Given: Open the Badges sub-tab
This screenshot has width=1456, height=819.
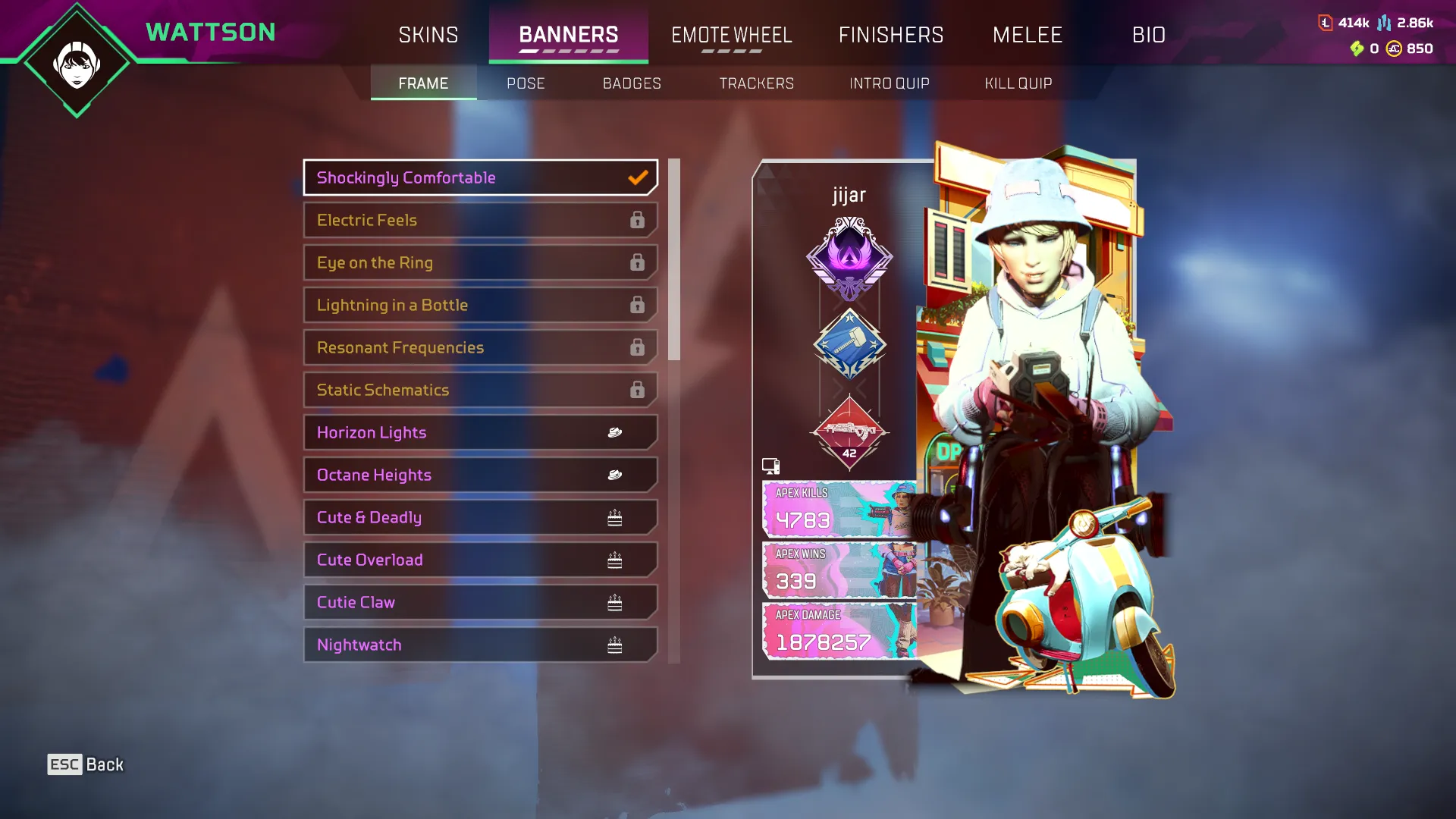Looking at the screenshot, I should (x=632, y=83).
